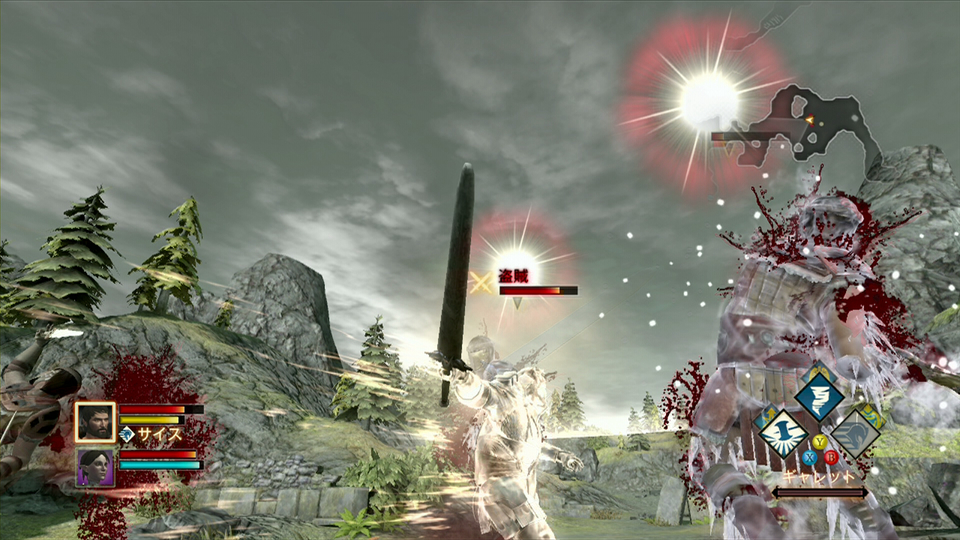Choose the elf woman party portrait
This screenshot has height=540, width=960.
95,466
